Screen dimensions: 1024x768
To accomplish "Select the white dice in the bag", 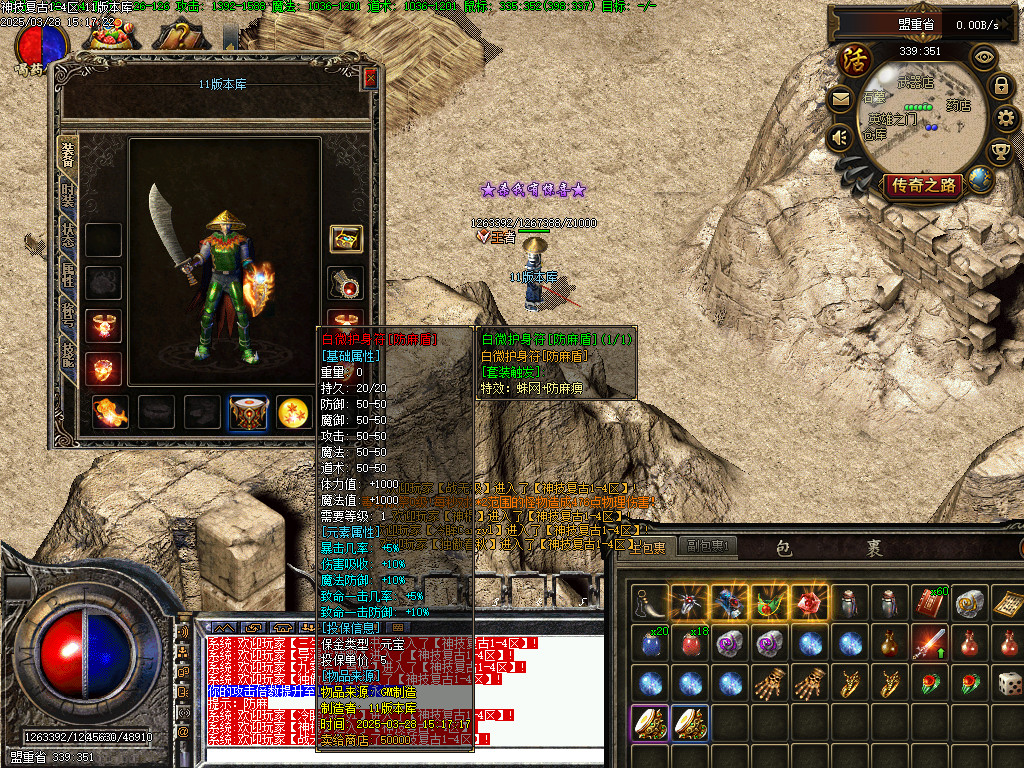I will click(1009, 684).
